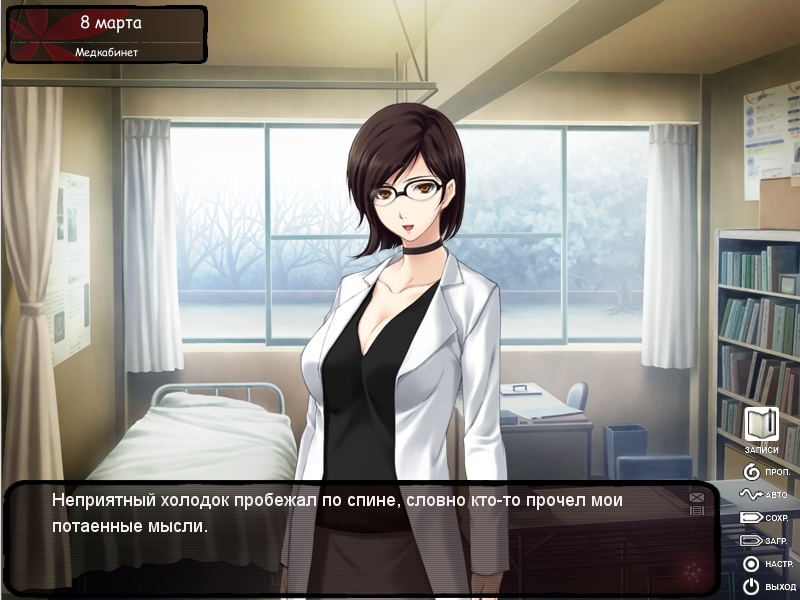Open the СОХР. save menu
This screenshot has width=800, height=600.
click(765, 517)
